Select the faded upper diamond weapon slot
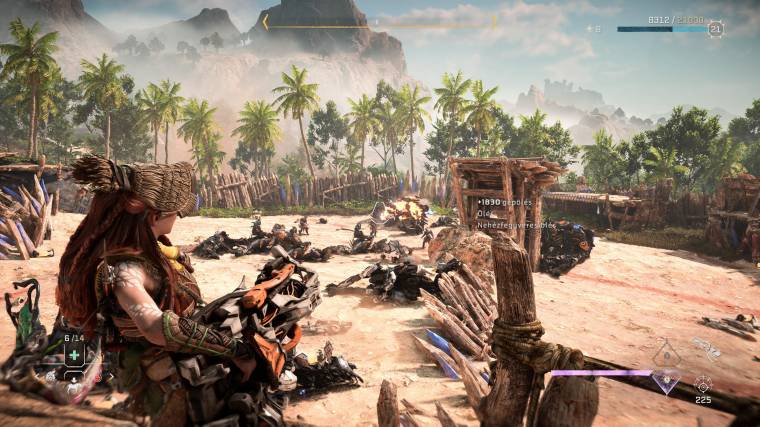 [x=666, y=352]
